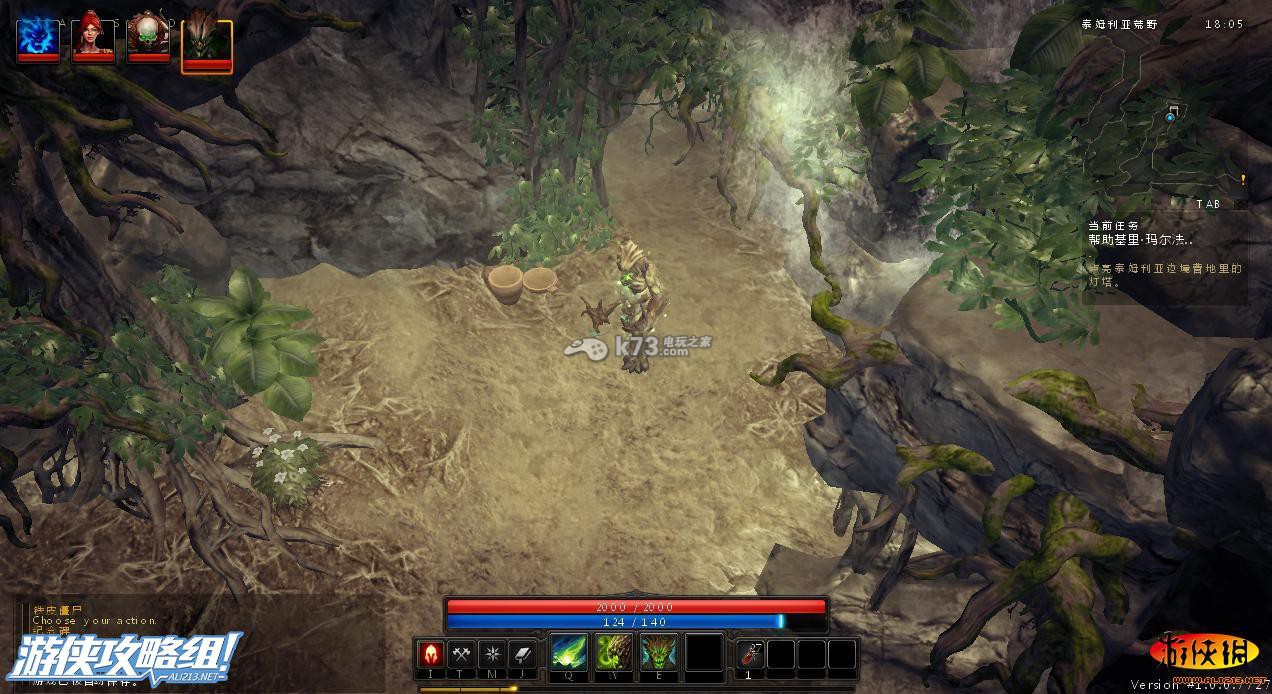Select the red-hooded woman party portrait
Viewport: 1272px width, 694px height.
tap(93, 39)
